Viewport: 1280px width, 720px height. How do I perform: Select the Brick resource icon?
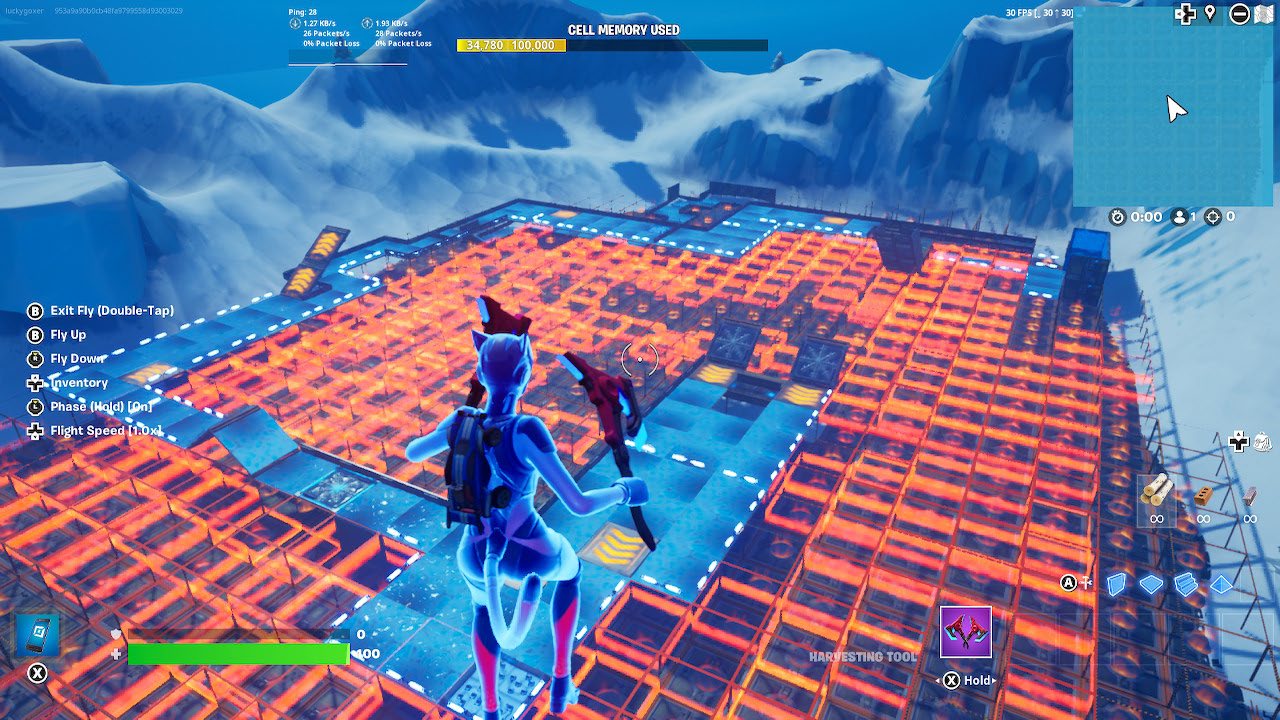coord(1203,495)
